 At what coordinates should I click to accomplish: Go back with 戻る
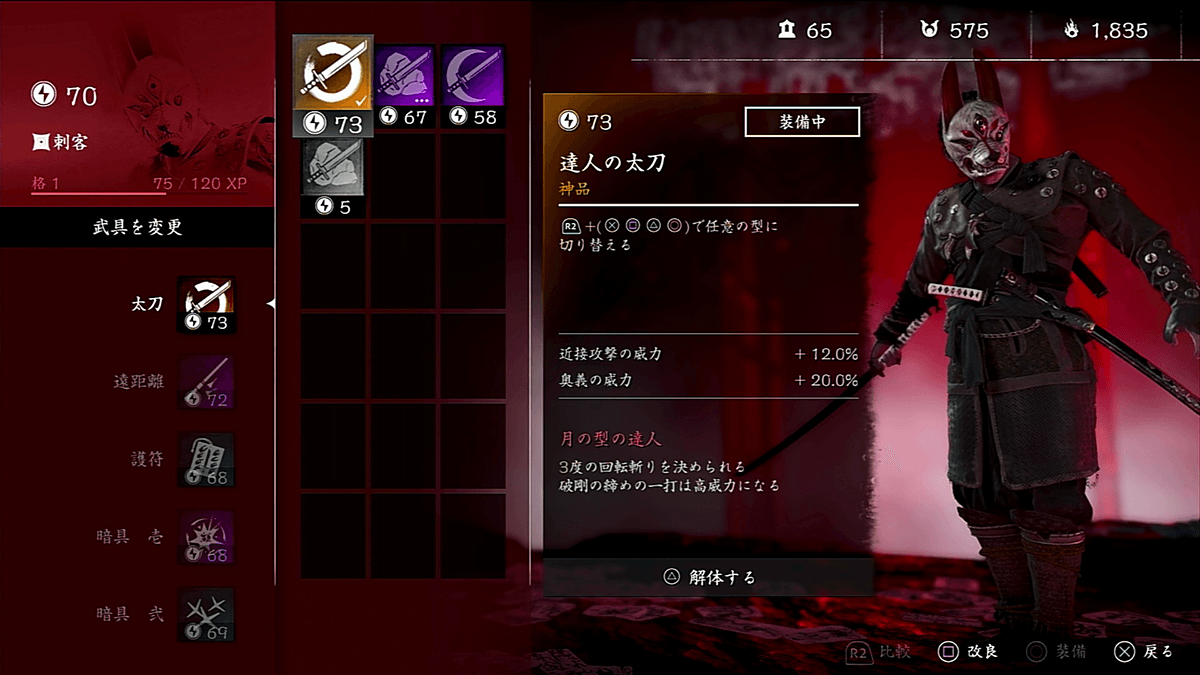[1144, 652]
